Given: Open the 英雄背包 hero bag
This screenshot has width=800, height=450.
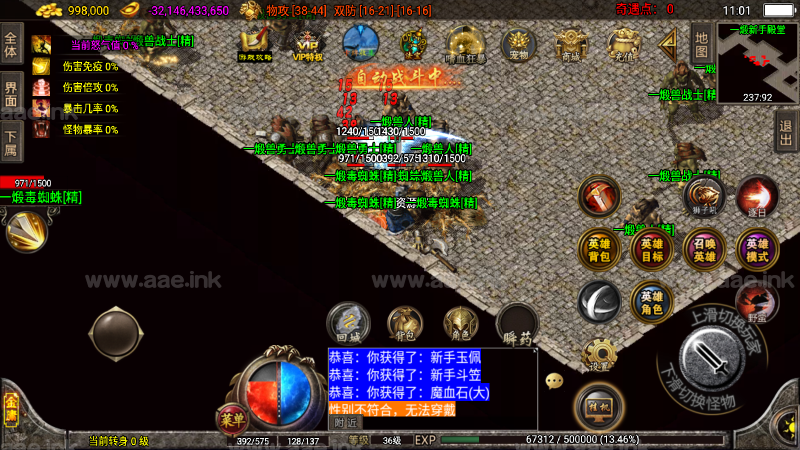Looking at the screenshot, I should (x=598, y=248).
